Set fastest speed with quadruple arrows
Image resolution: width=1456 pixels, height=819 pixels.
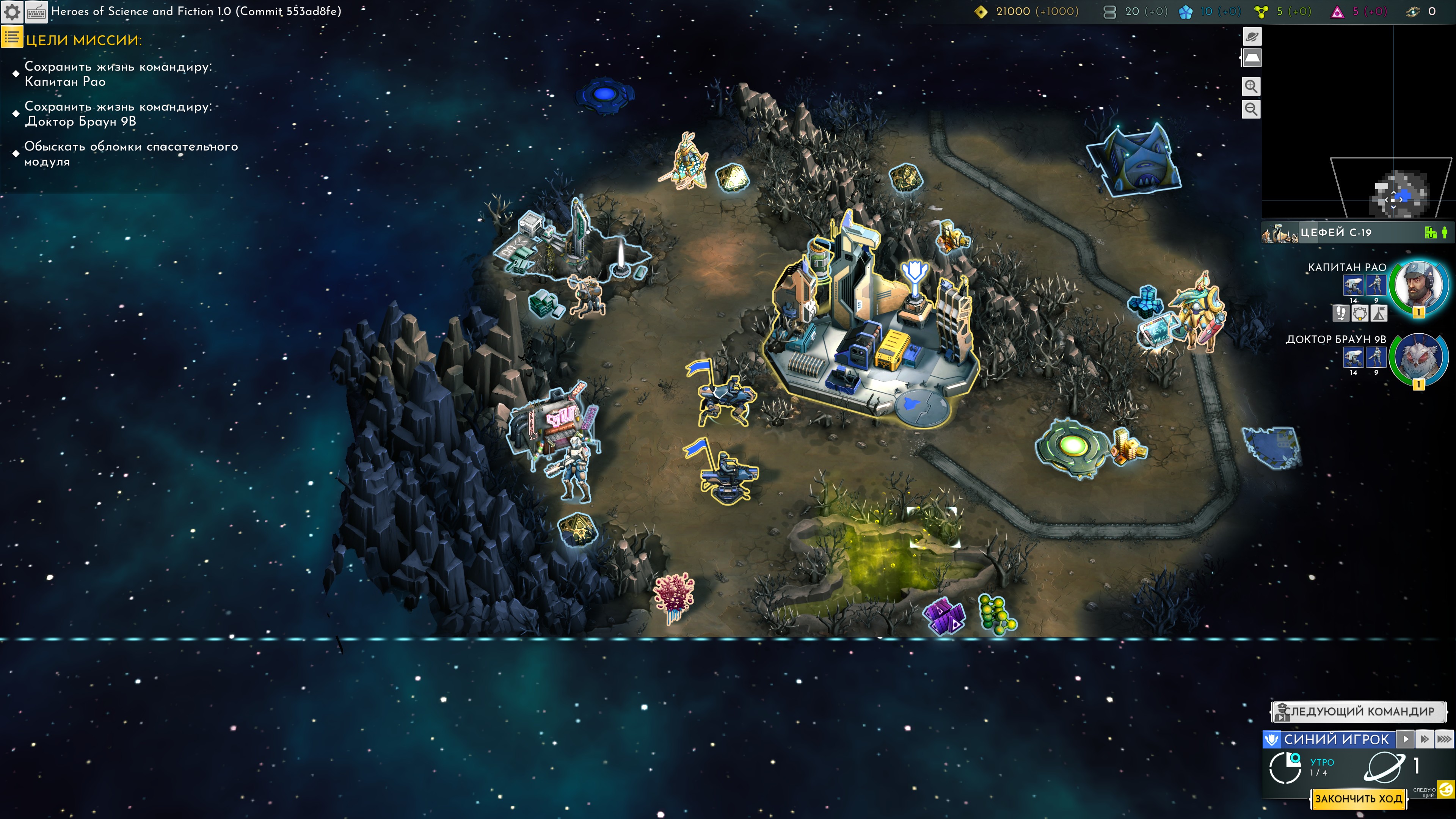pyautogui.click(x=1444, y=739)
